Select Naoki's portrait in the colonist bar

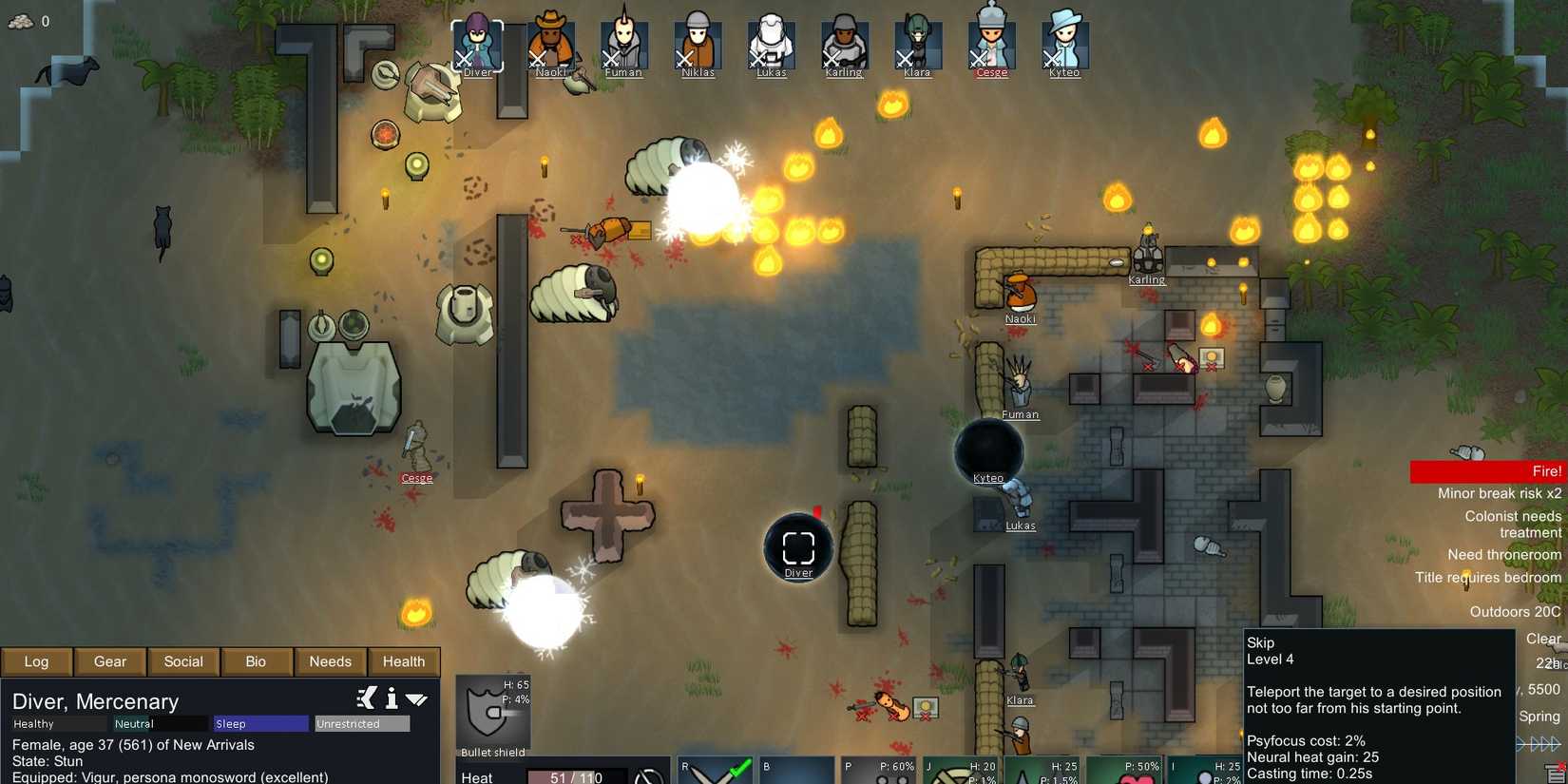[x=551, y=40]
